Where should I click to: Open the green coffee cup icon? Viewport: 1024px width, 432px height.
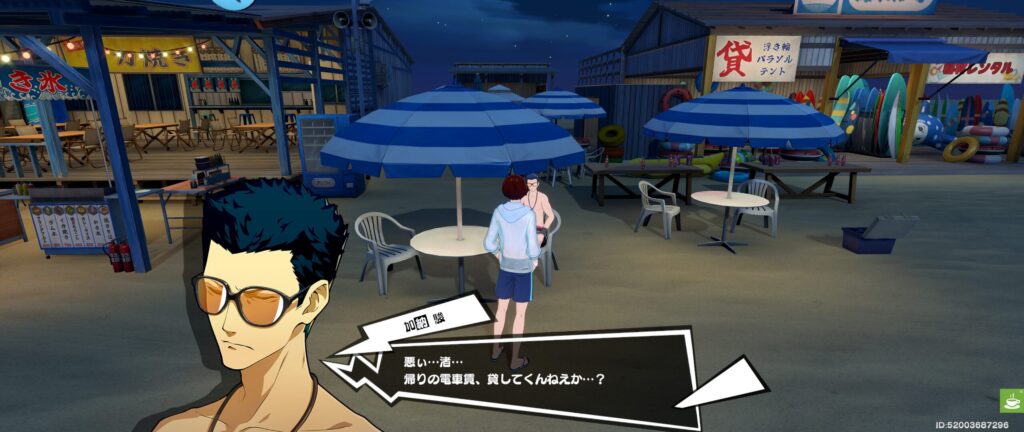click(1010, 401)
